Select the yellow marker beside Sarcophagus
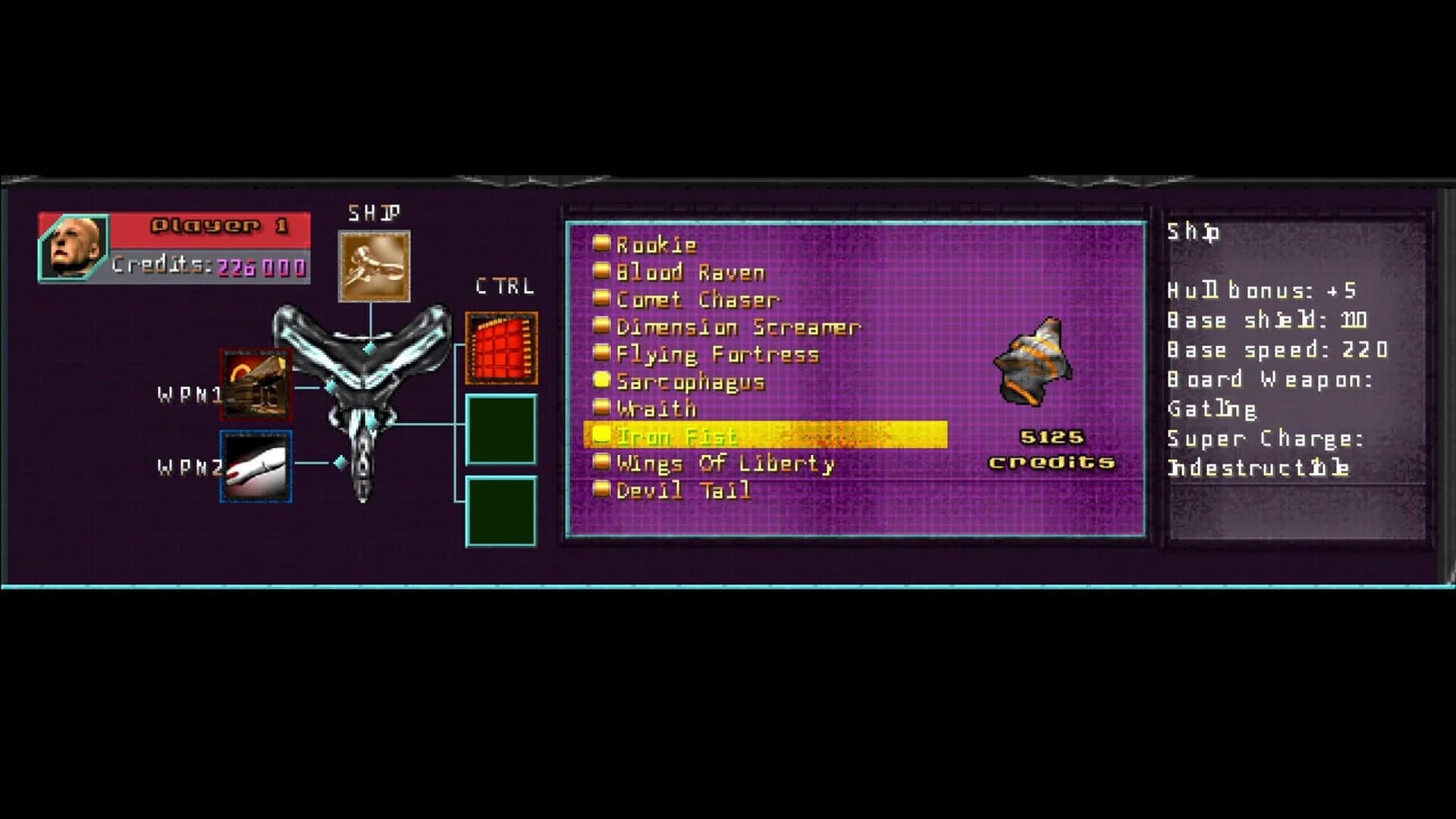Viewport: 1456px width, 819px height. click(x=601, y=381)
